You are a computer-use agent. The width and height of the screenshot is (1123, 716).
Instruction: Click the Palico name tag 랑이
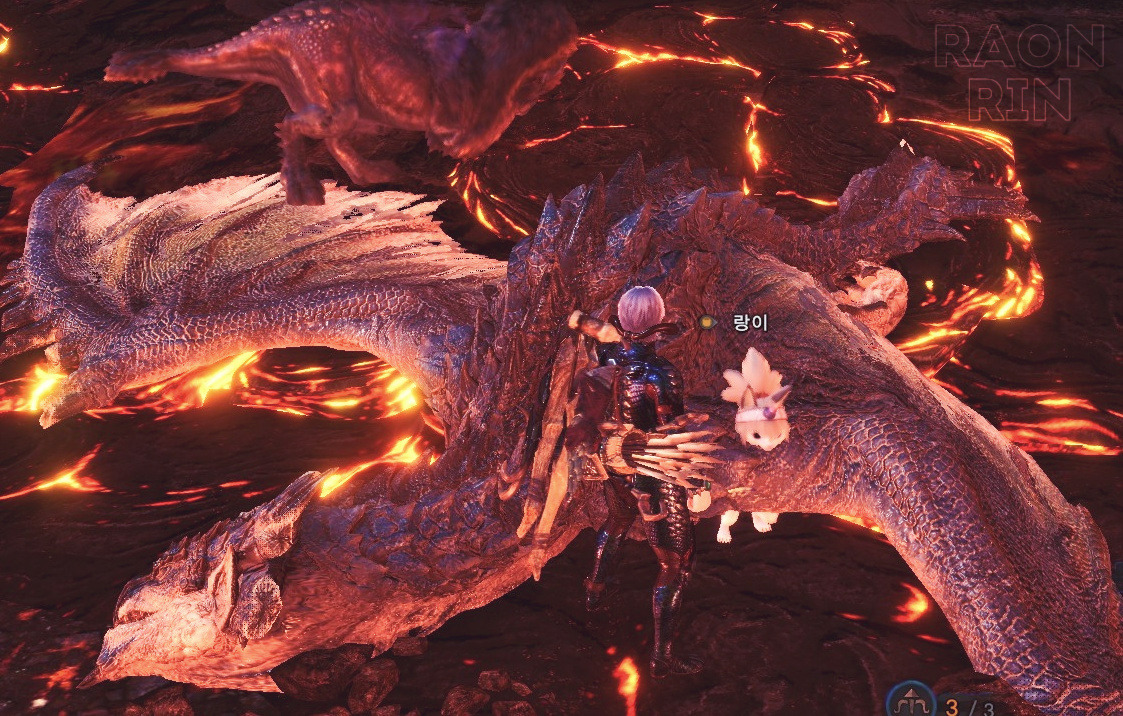coord(748,322)
